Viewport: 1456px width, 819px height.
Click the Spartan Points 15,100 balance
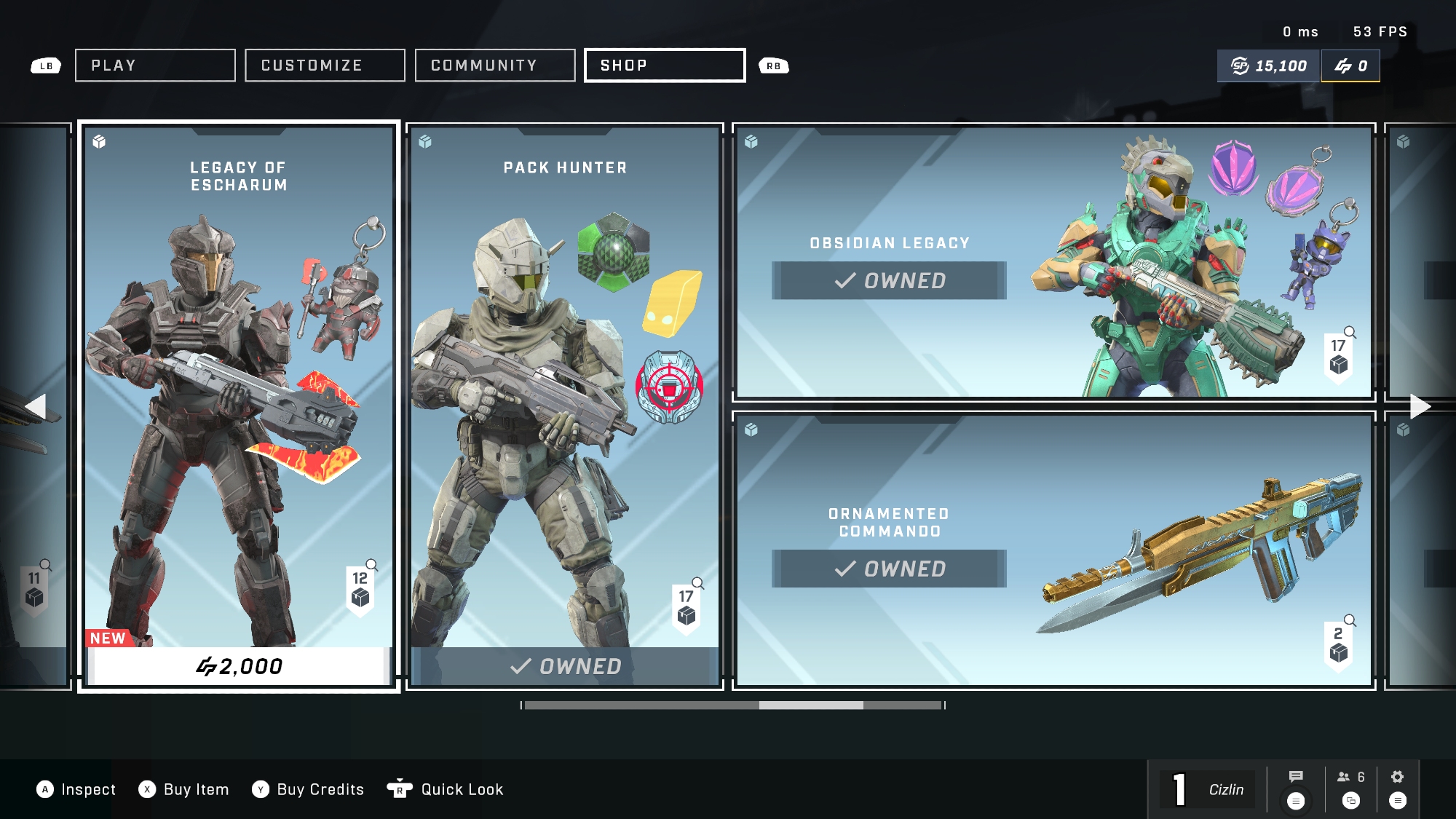pyautogui.click(x=1269, y=66)
